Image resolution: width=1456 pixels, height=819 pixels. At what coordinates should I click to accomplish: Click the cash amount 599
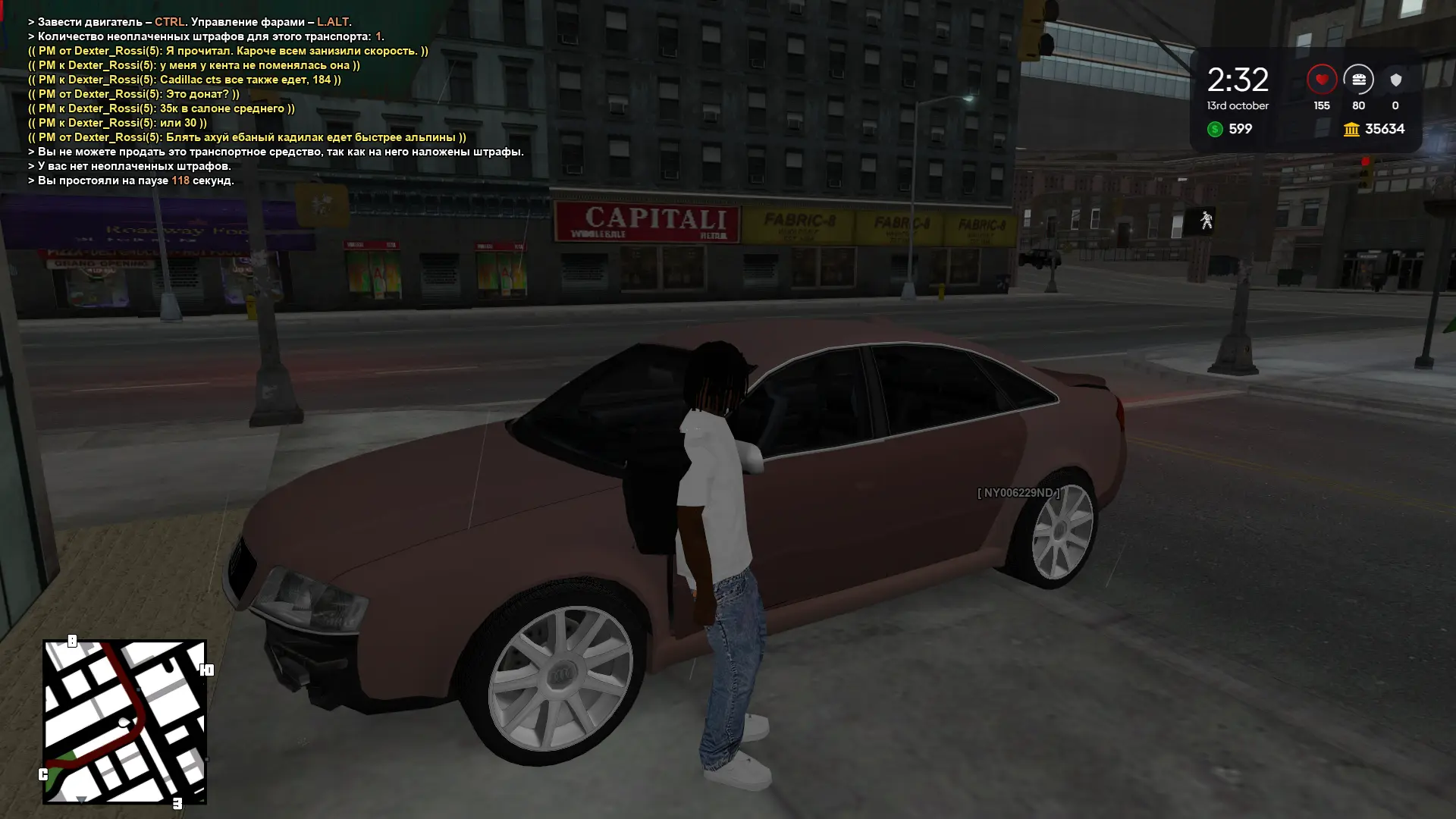(x=1238, y=129)
